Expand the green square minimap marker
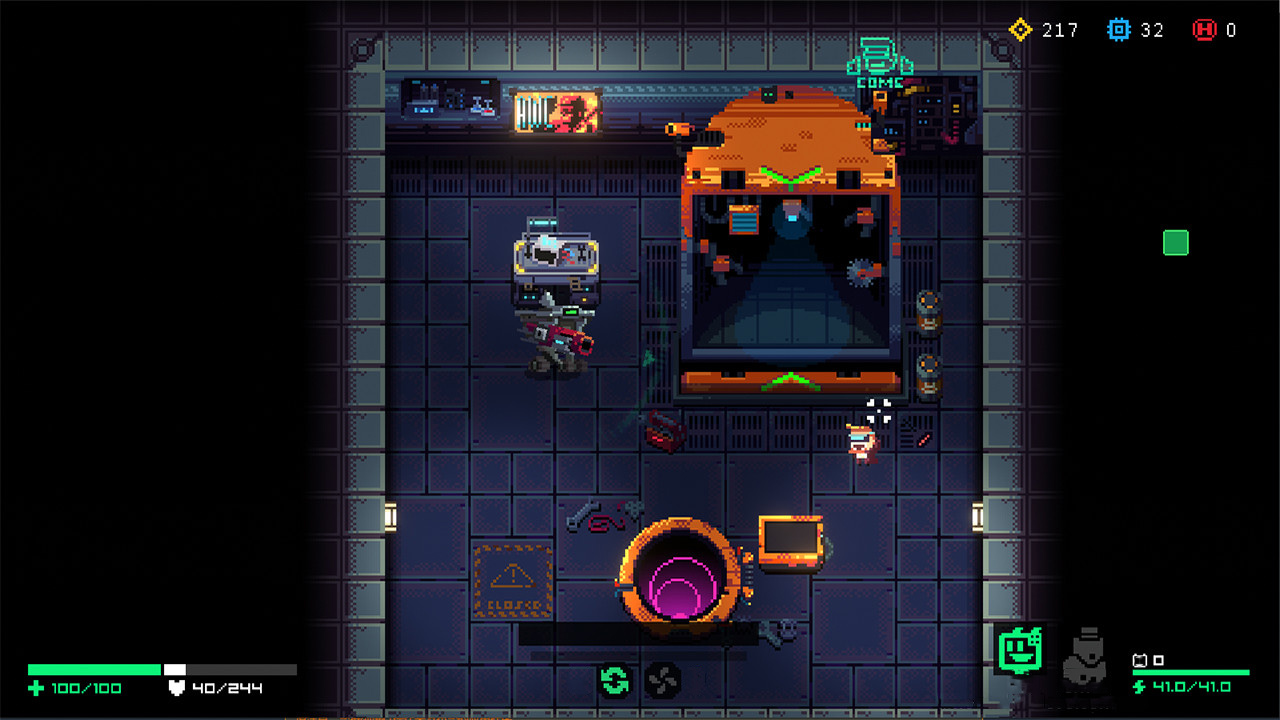Screen dimensions: 1280x720 pos(1175,242)
